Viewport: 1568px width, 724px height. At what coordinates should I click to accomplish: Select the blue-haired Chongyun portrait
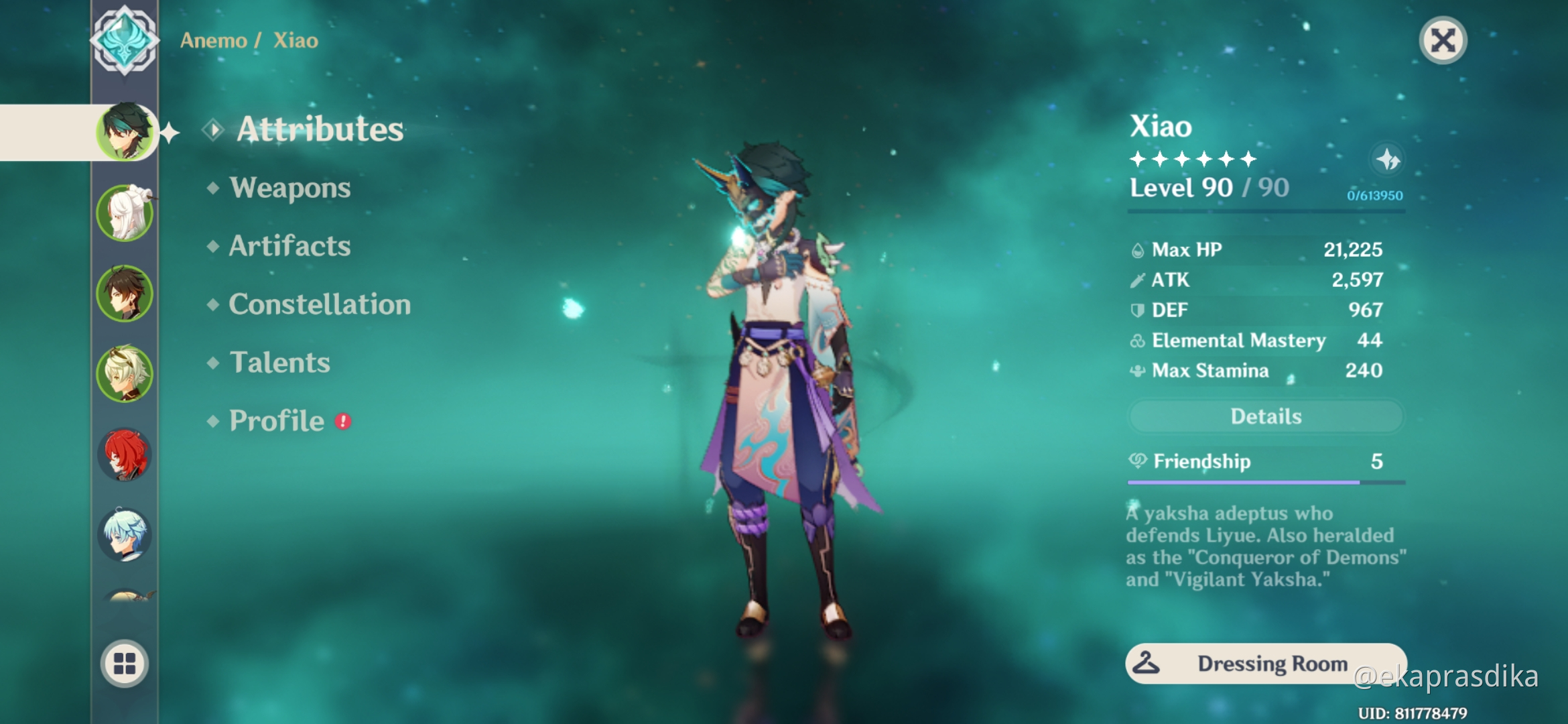[124, 533]
